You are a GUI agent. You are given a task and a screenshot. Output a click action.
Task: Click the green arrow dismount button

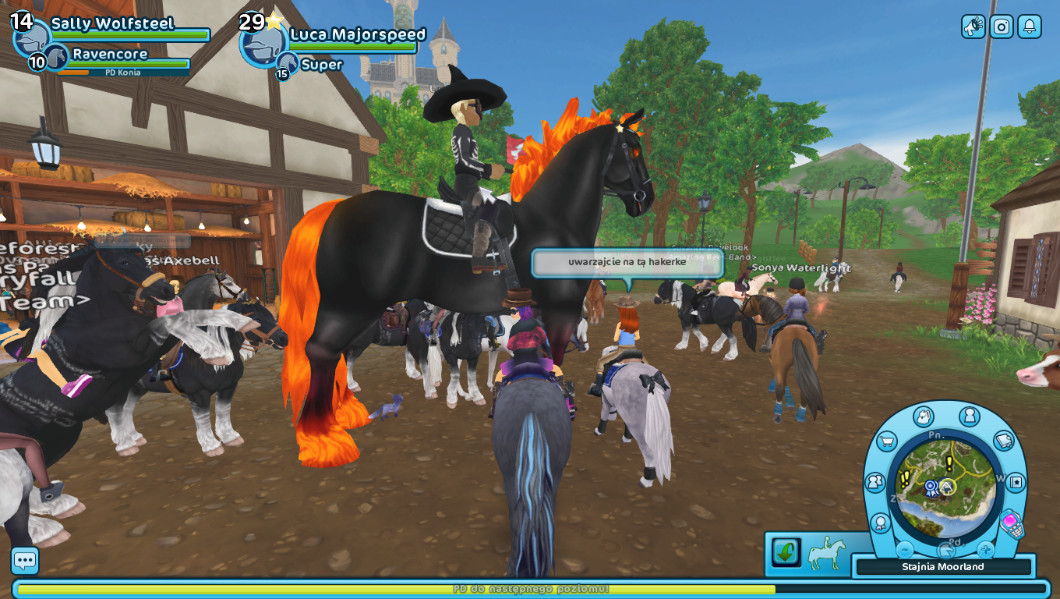[x=786, y=552]
